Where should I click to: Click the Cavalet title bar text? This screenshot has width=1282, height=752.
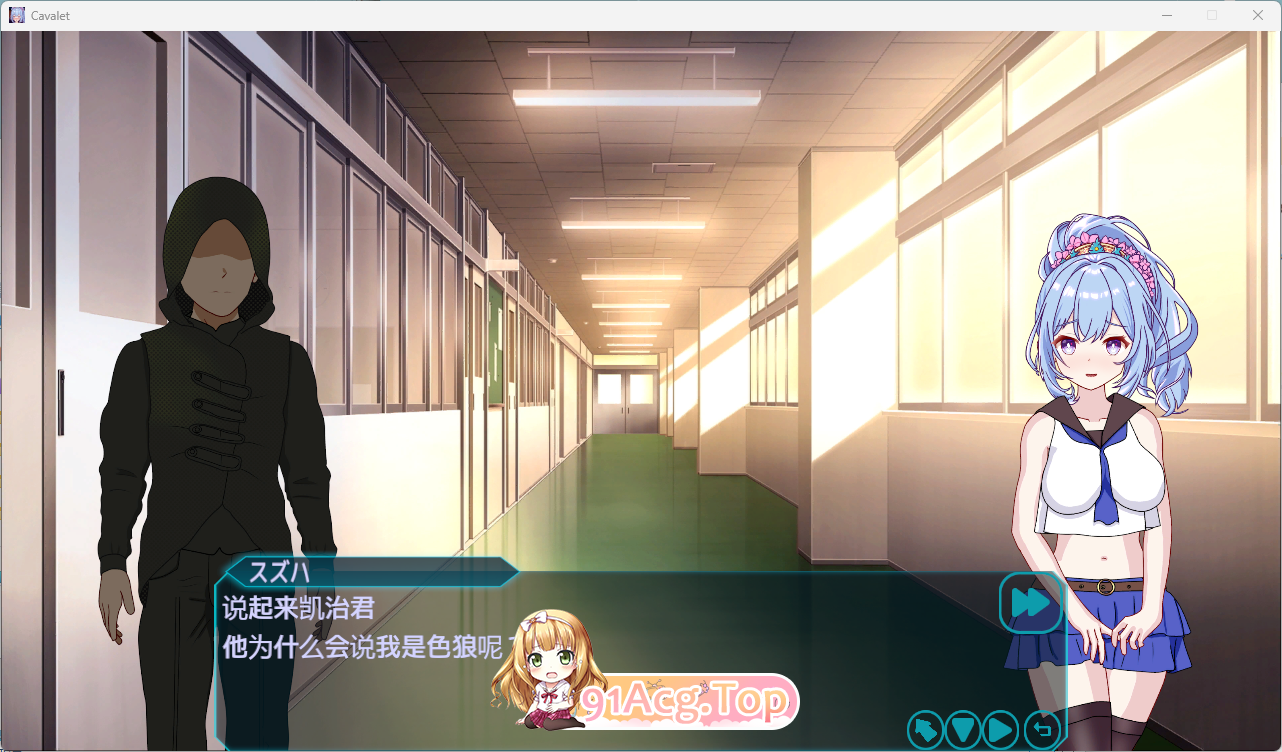pos(50,15)
